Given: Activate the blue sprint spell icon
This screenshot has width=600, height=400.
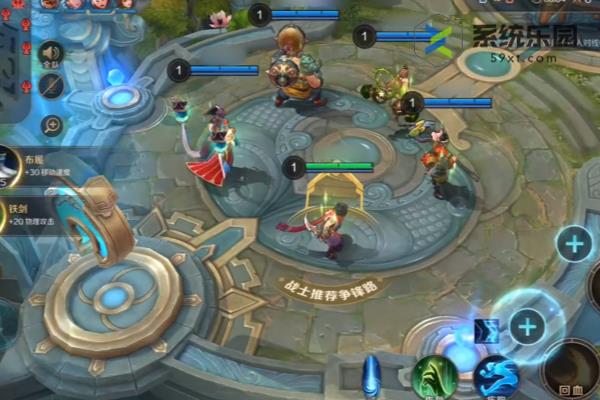Looking at the screenshot, I should tap(497, 378).
